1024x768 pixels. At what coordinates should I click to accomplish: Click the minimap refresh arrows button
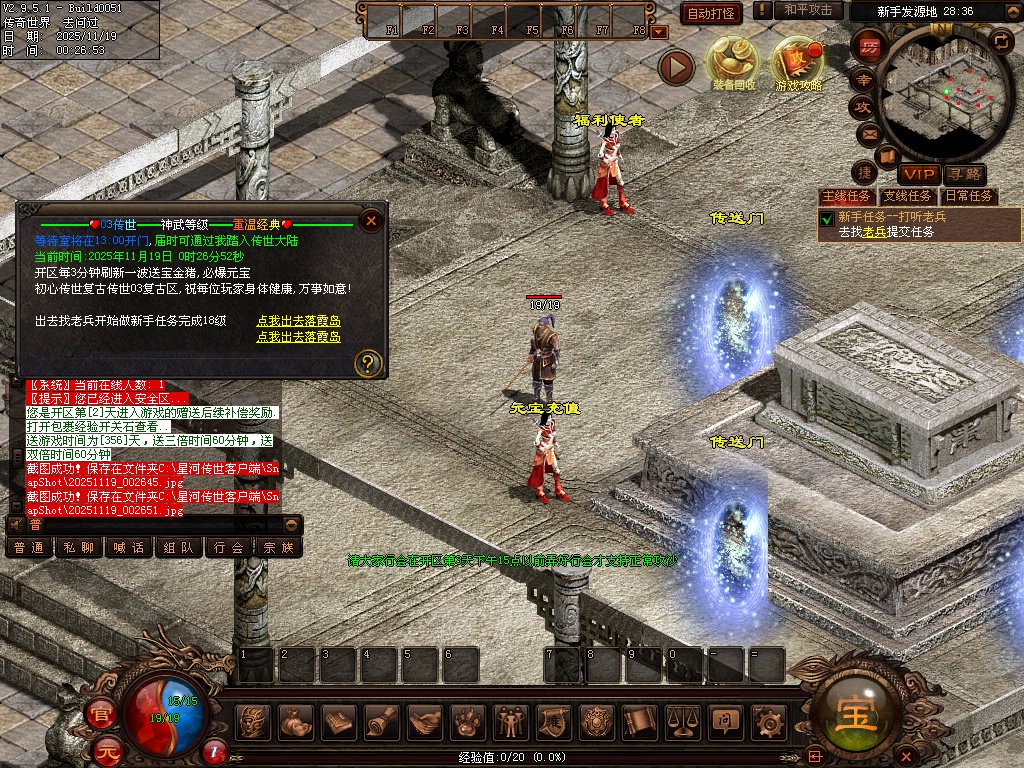pos(1000,41)
